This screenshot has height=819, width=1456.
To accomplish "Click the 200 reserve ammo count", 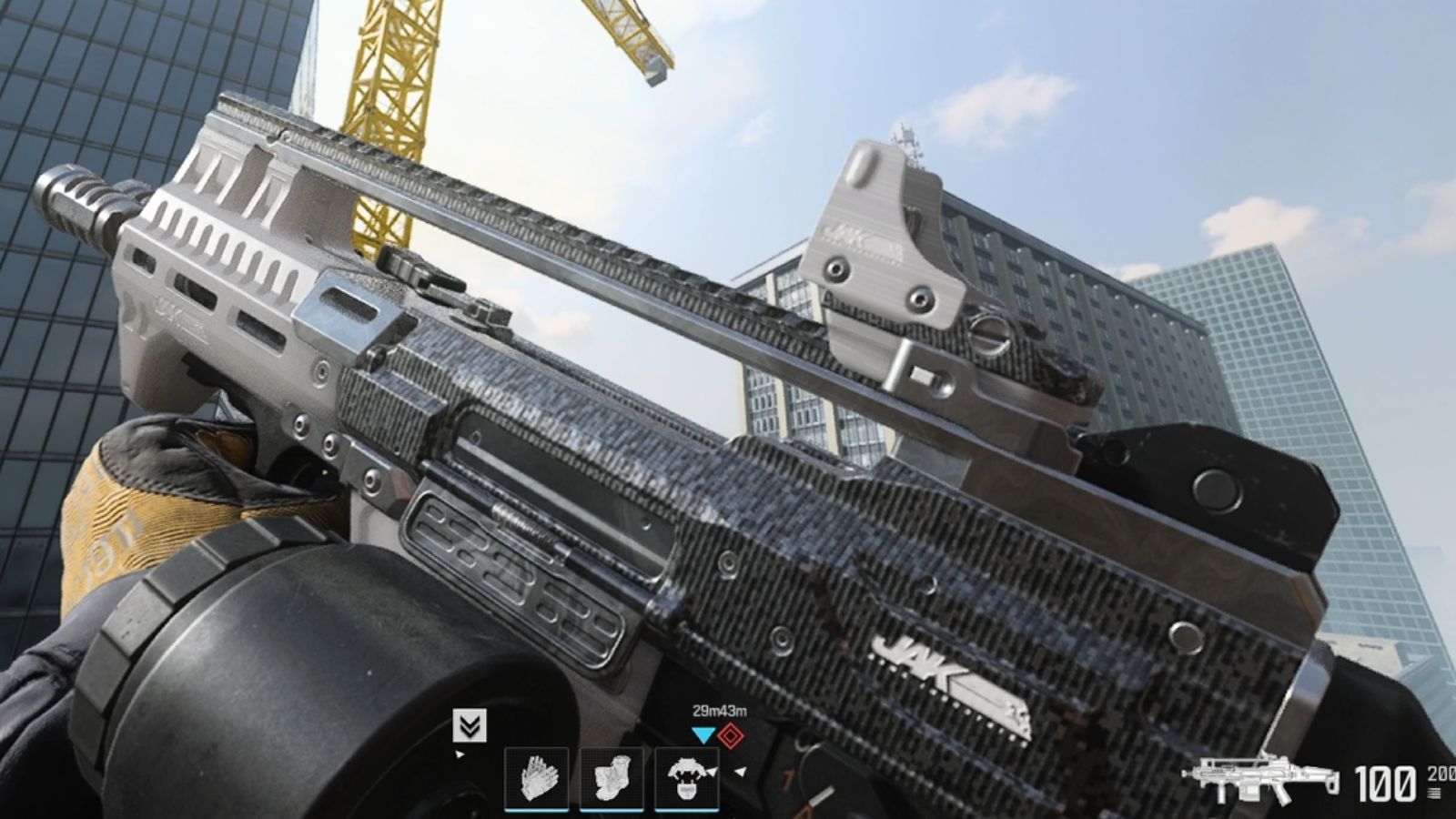I will tap(1441, 775).
